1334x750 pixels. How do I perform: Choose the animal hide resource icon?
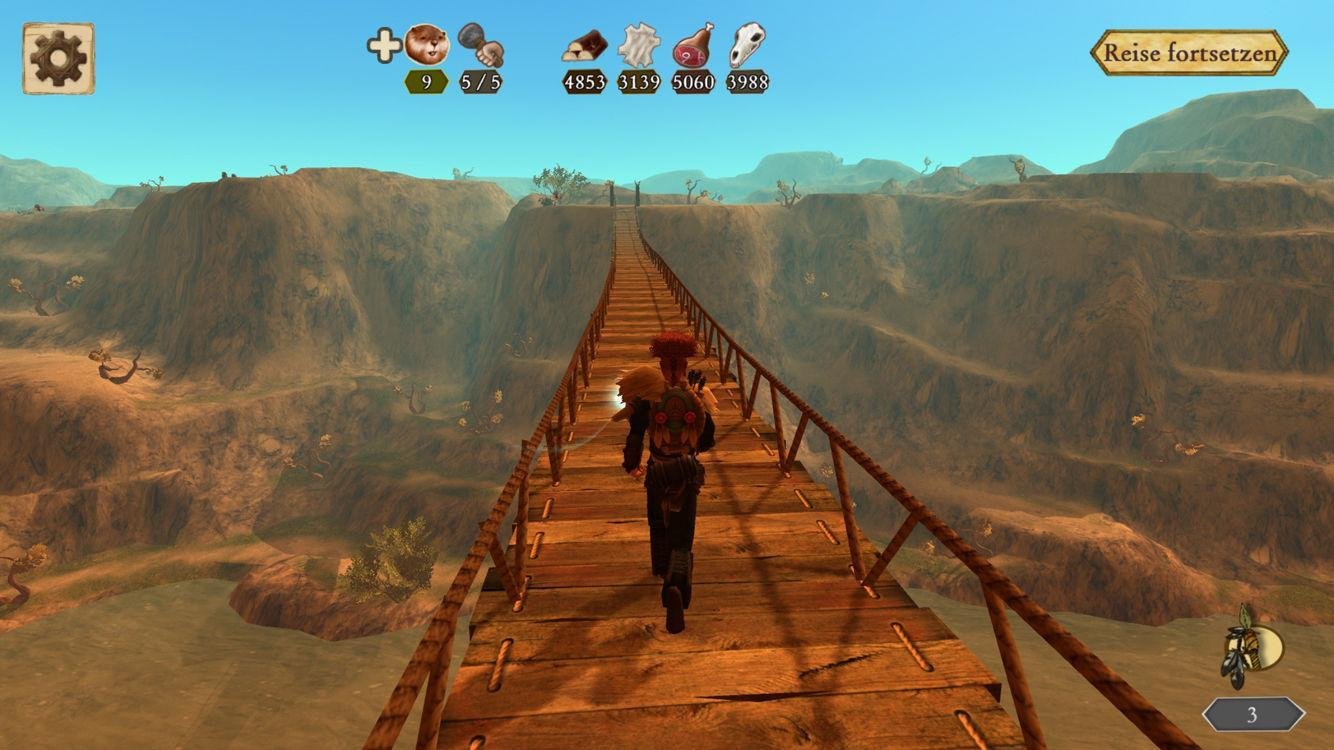coord(639,45)
